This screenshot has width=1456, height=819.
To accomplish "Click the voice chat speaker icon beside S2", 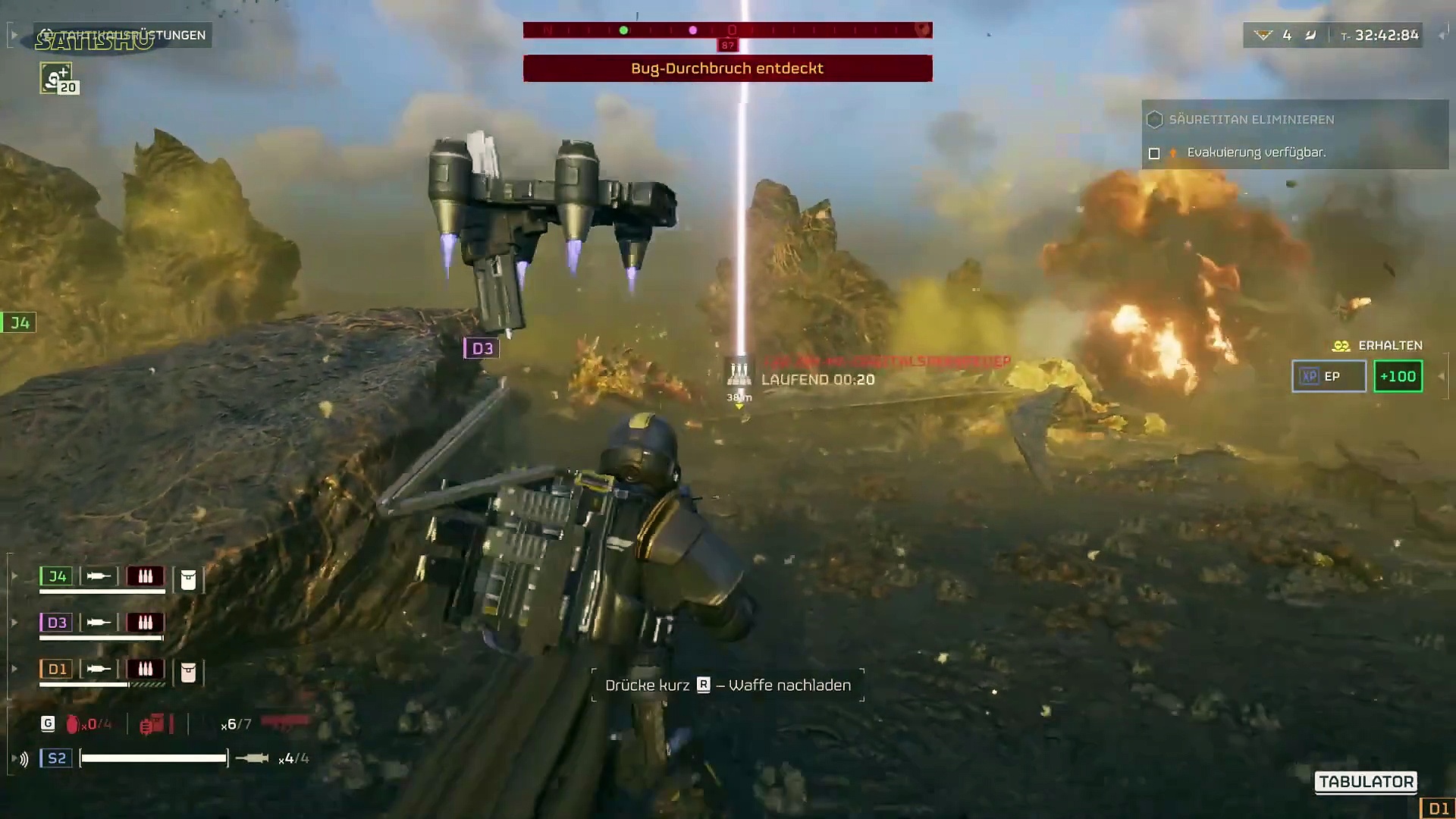I will coord(24,759).
